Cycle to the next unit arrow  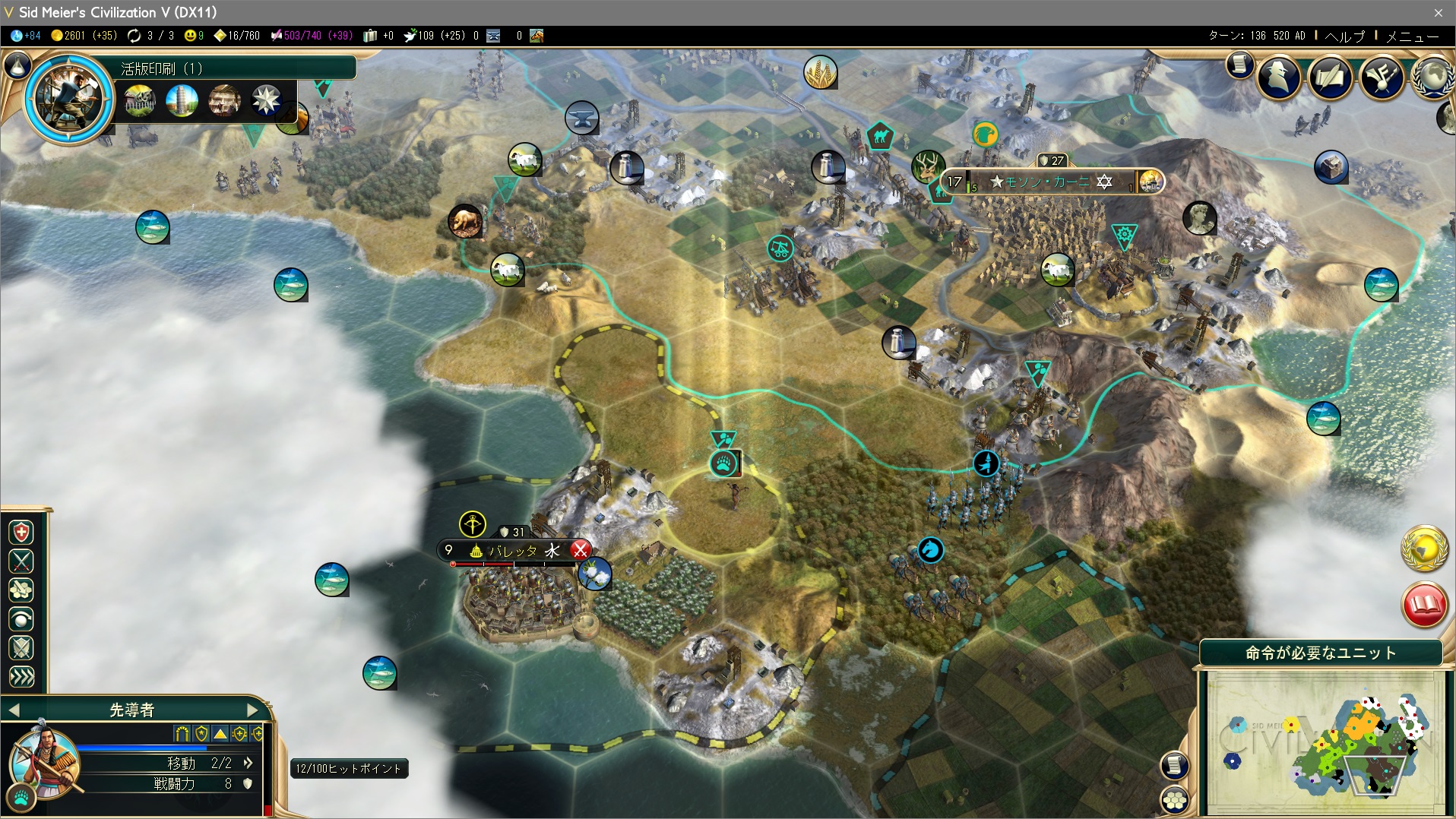[253, 710]
